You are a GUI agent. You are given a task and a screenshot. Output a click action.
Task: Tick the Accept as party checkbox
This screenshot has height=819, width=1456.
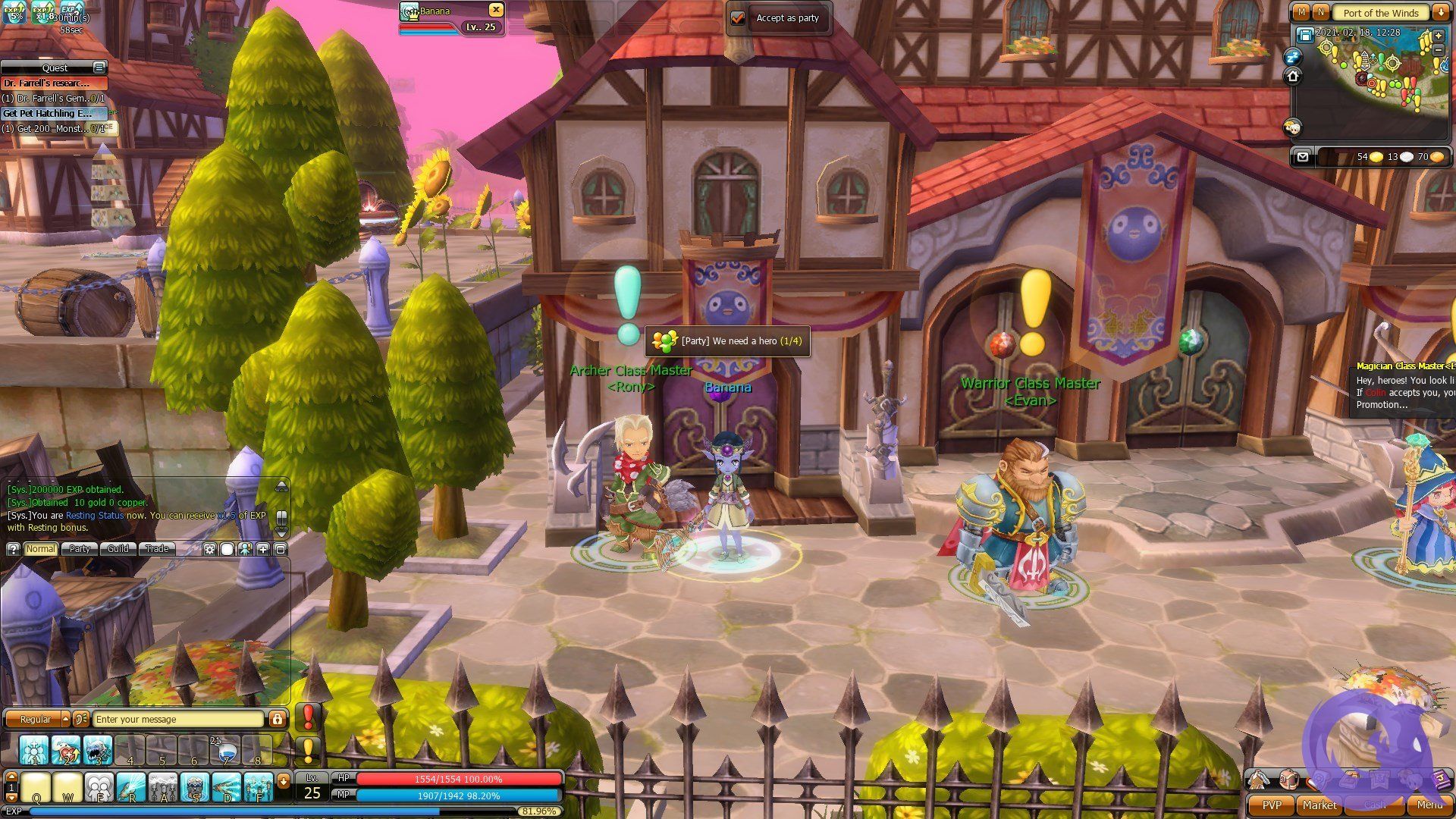pos(738,18)
